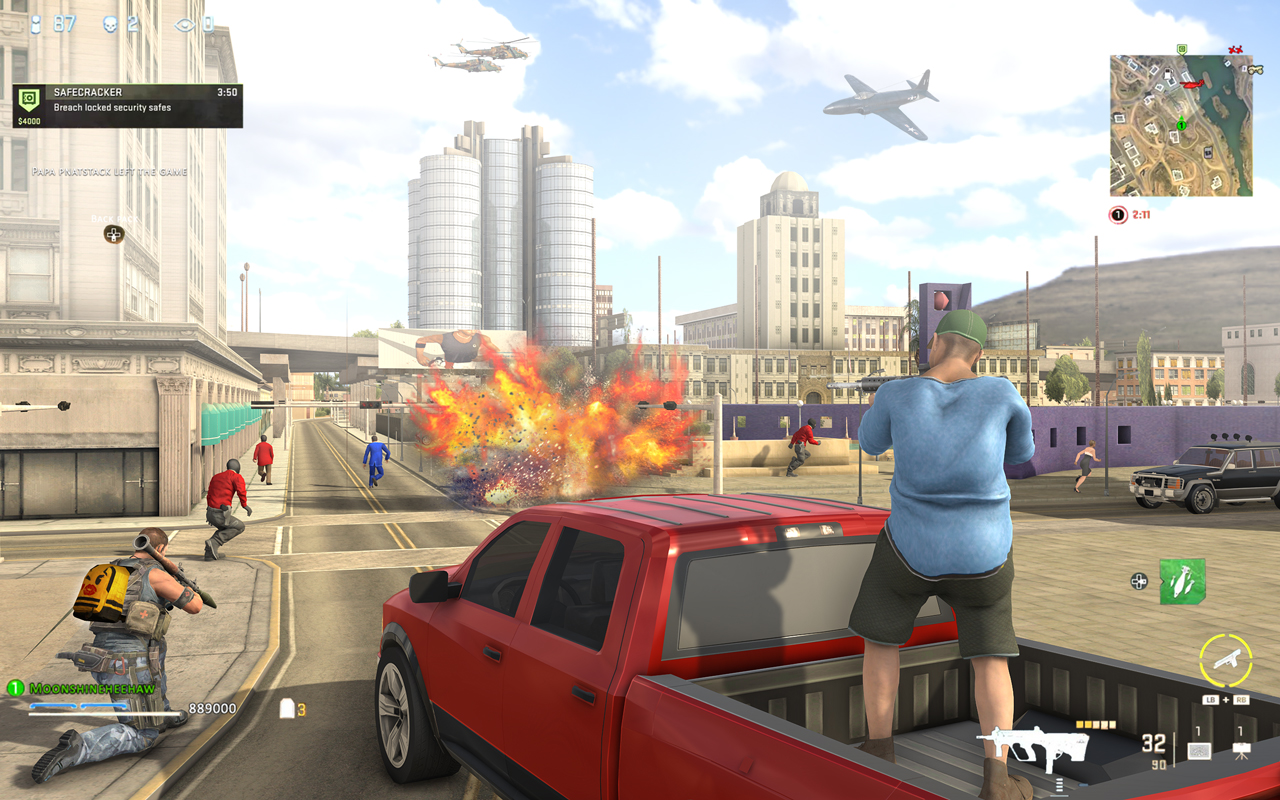
Task: Select the green fish ability card icon
Action: tap(1182, 581)
